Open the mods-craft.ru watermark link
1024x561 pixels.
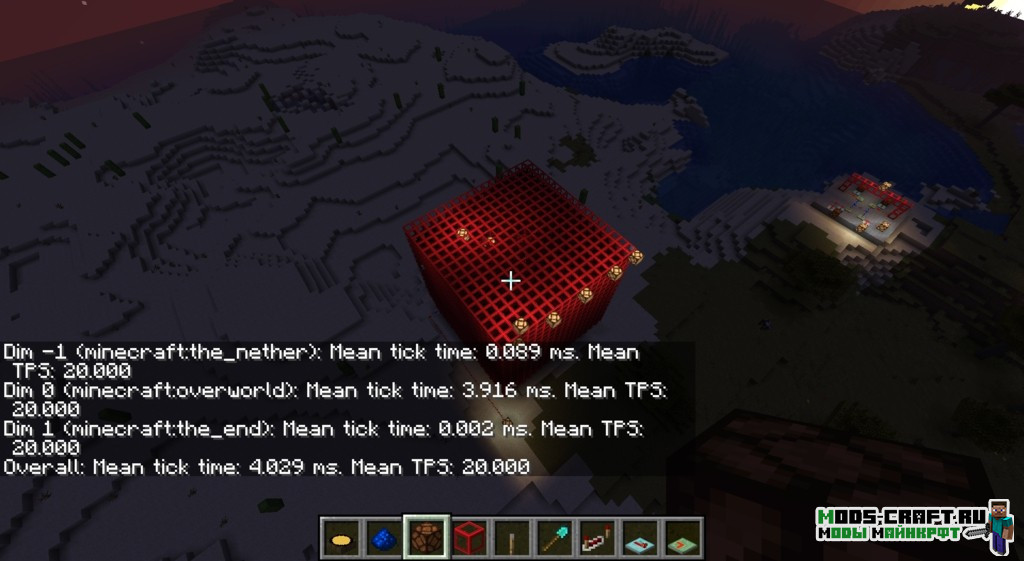(898, 524)
